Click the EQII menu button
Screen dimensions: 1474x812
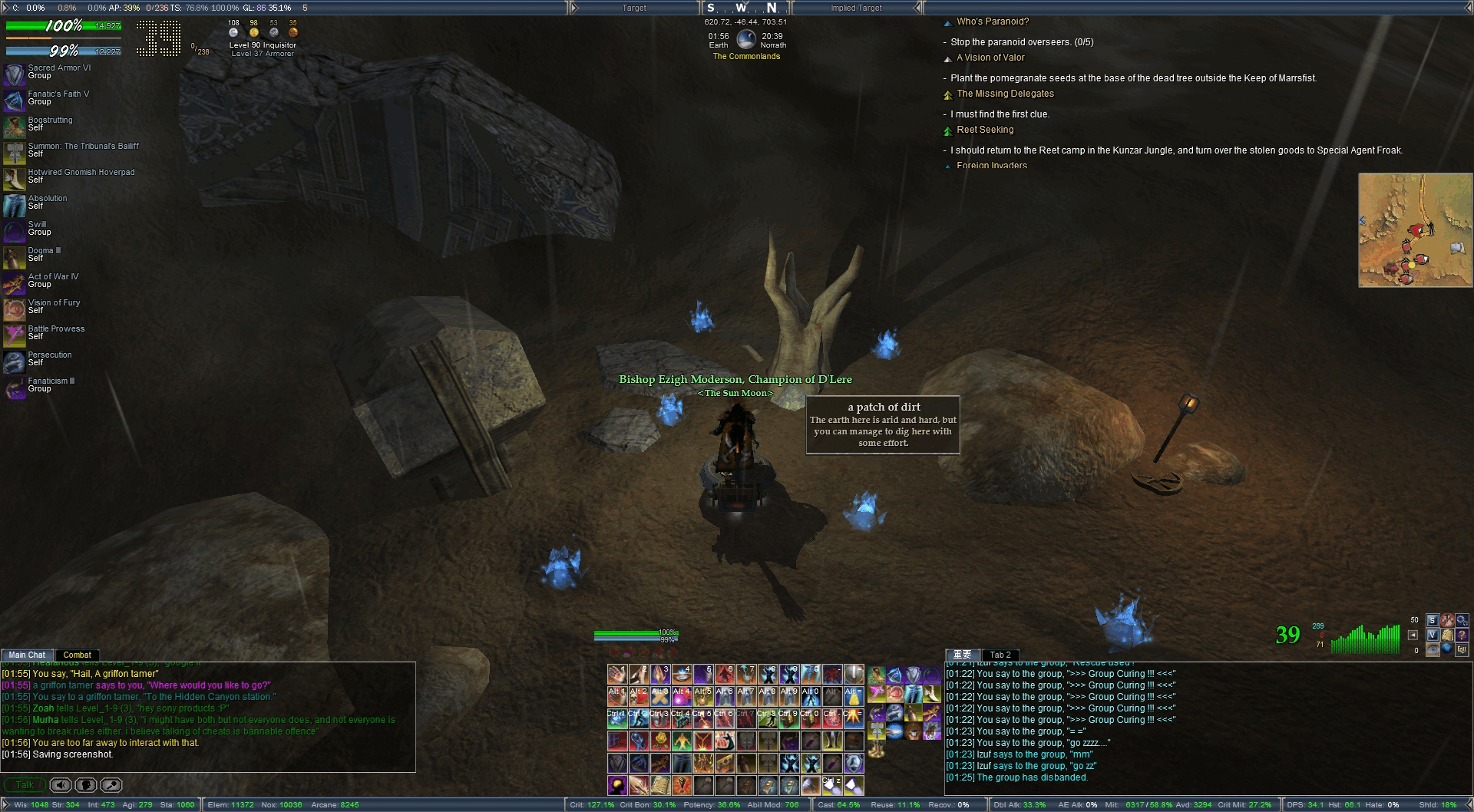tap(1461, 649)
